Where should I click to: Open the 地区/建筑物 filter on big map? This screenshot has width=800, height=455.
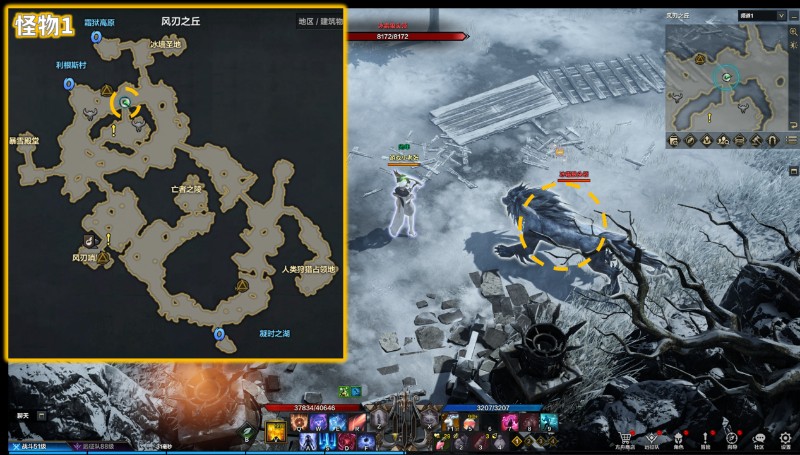coord(321,20)
